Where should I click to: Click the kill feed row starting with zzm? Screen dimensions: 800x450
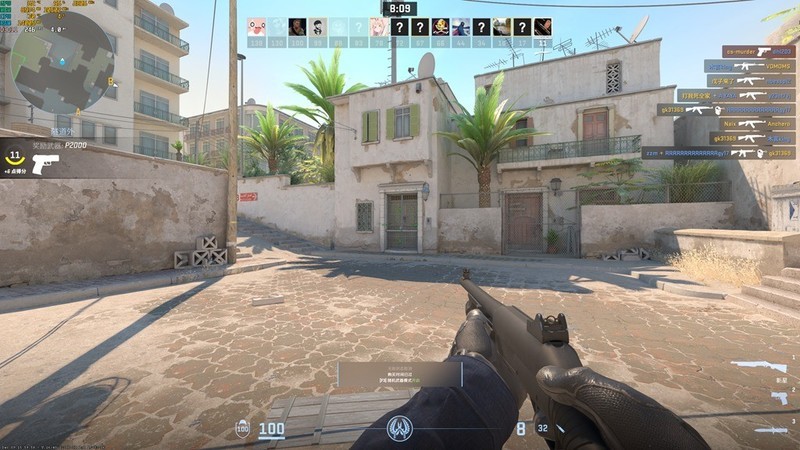click(x=718, y=153)
